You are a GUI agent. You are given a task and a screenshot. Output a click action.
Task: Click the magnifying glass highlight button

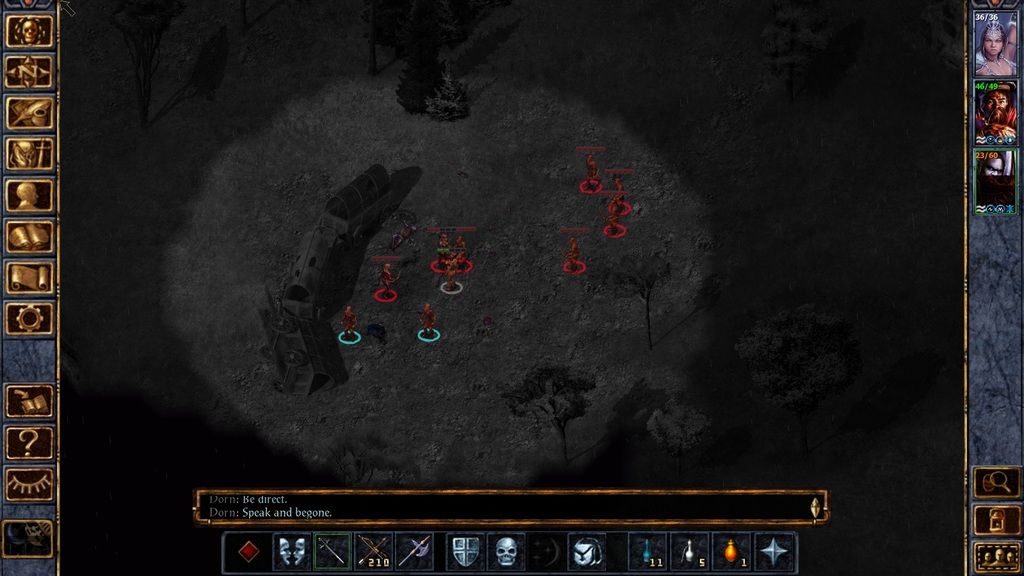click(x=996, y=483)
